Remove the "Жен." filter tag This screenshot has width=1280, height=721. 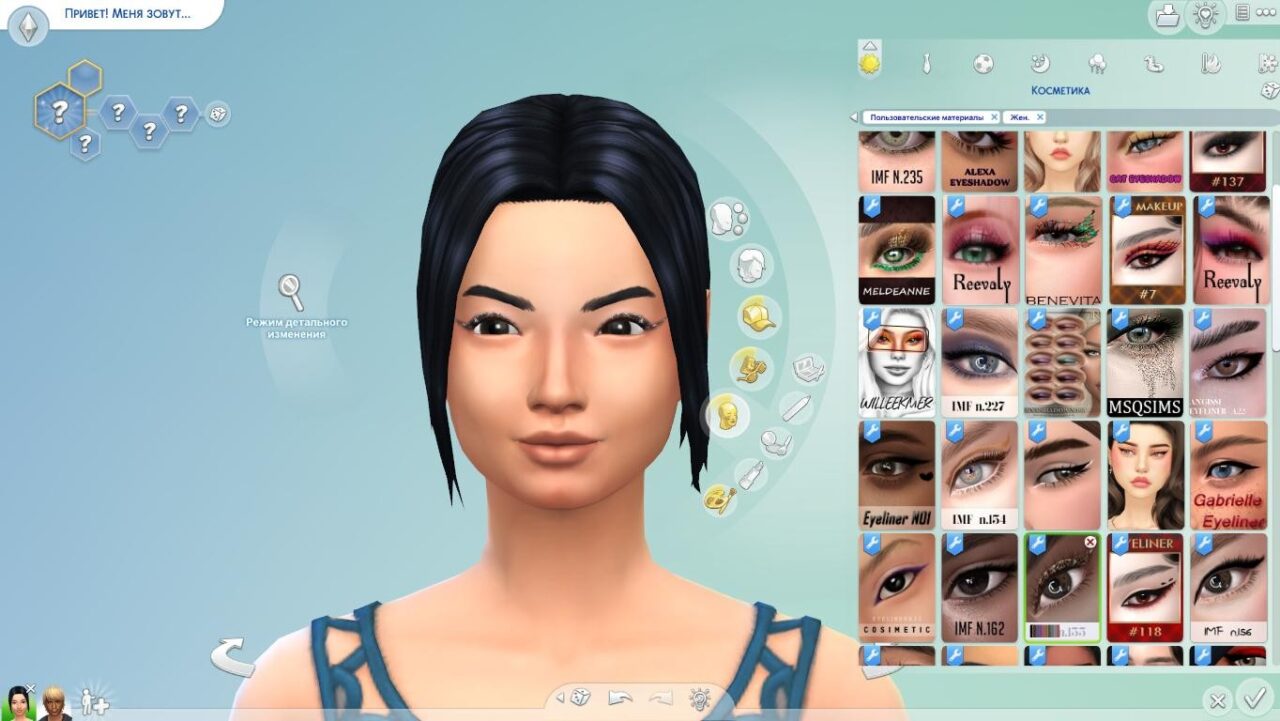pos(1040,117)
